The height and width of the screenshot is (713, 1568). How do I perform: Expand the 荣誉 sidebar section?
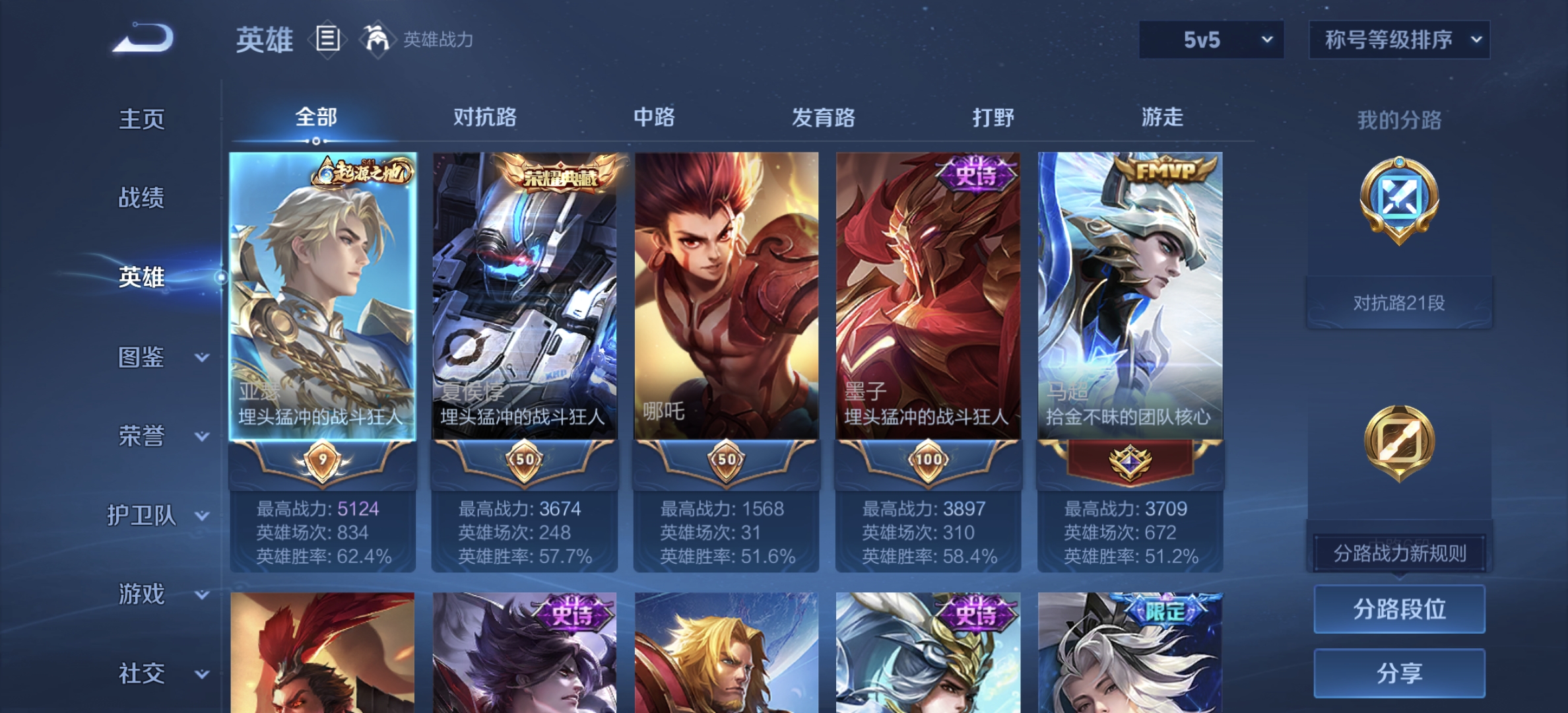point(140,436)
